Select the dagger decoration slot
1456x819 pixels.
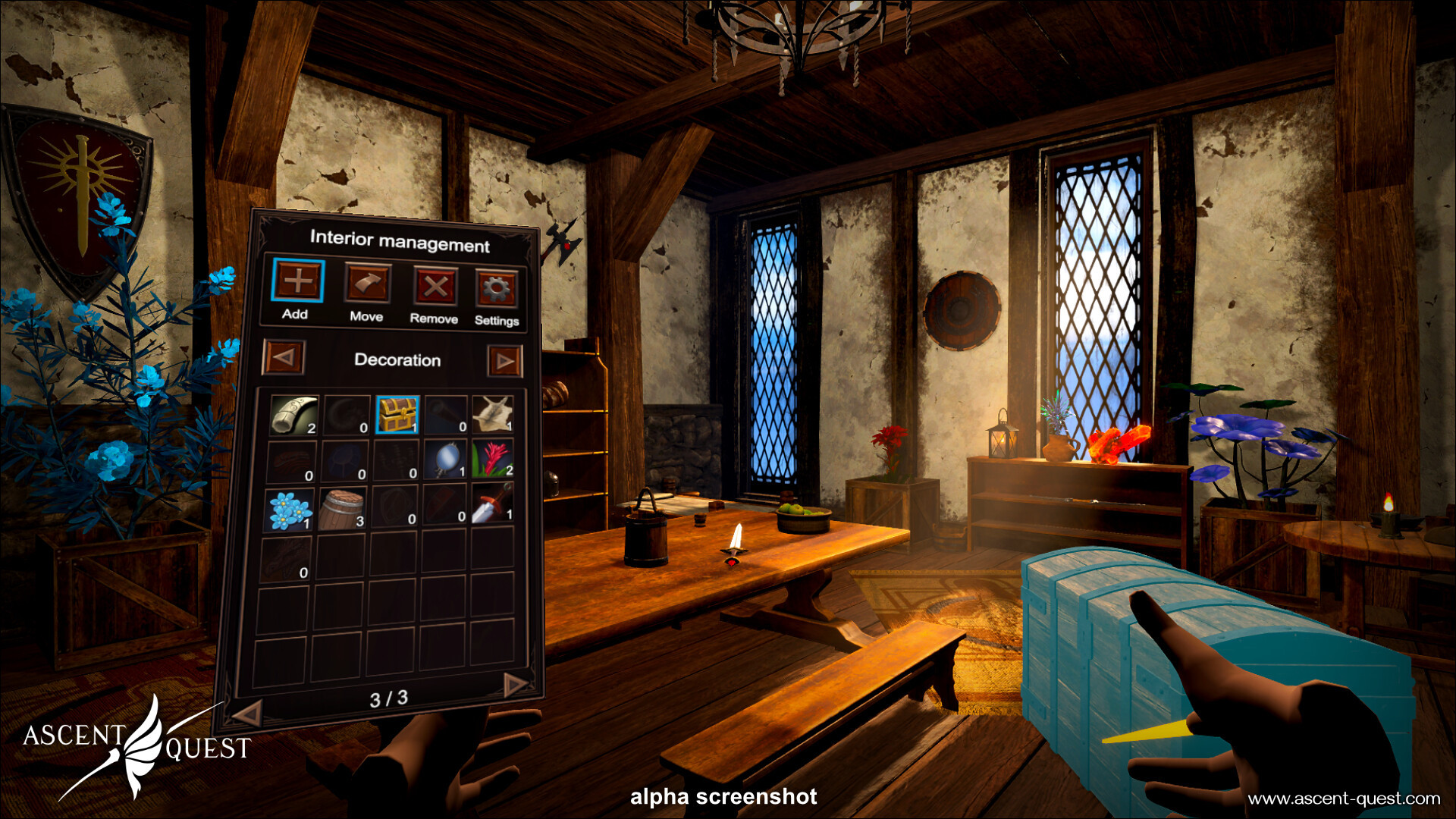[x=493, y=503]
